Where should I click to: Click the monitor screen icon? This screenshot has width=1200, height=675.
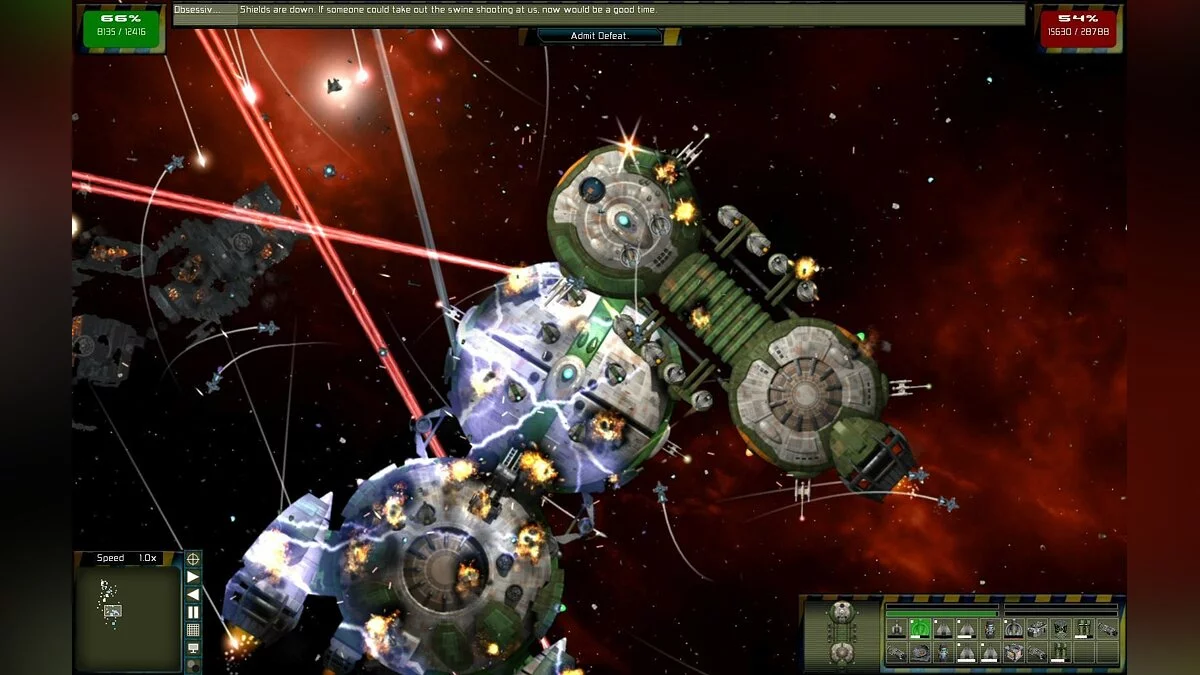tap(193, 648)
